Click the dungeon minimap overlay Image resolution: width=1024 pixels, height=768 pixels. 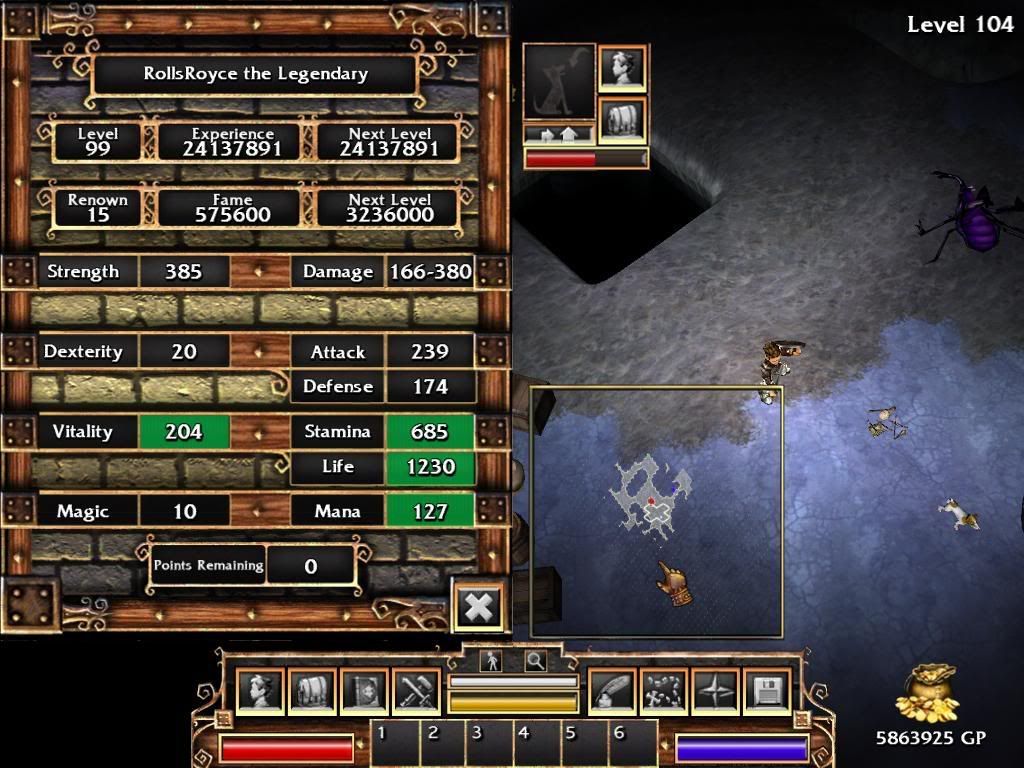click(x=655, y=510)
